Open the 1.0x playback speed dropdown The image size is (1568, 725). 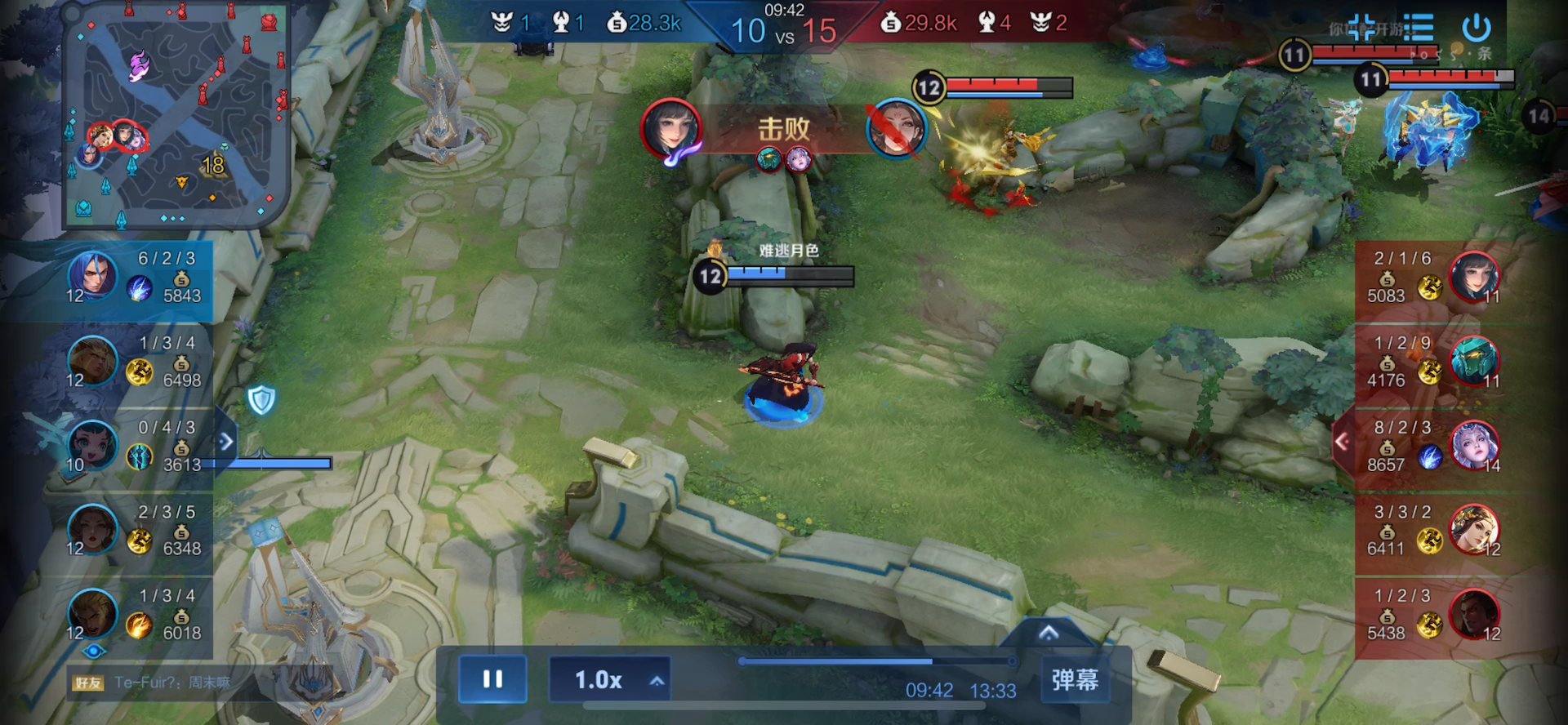click(609, 679)
